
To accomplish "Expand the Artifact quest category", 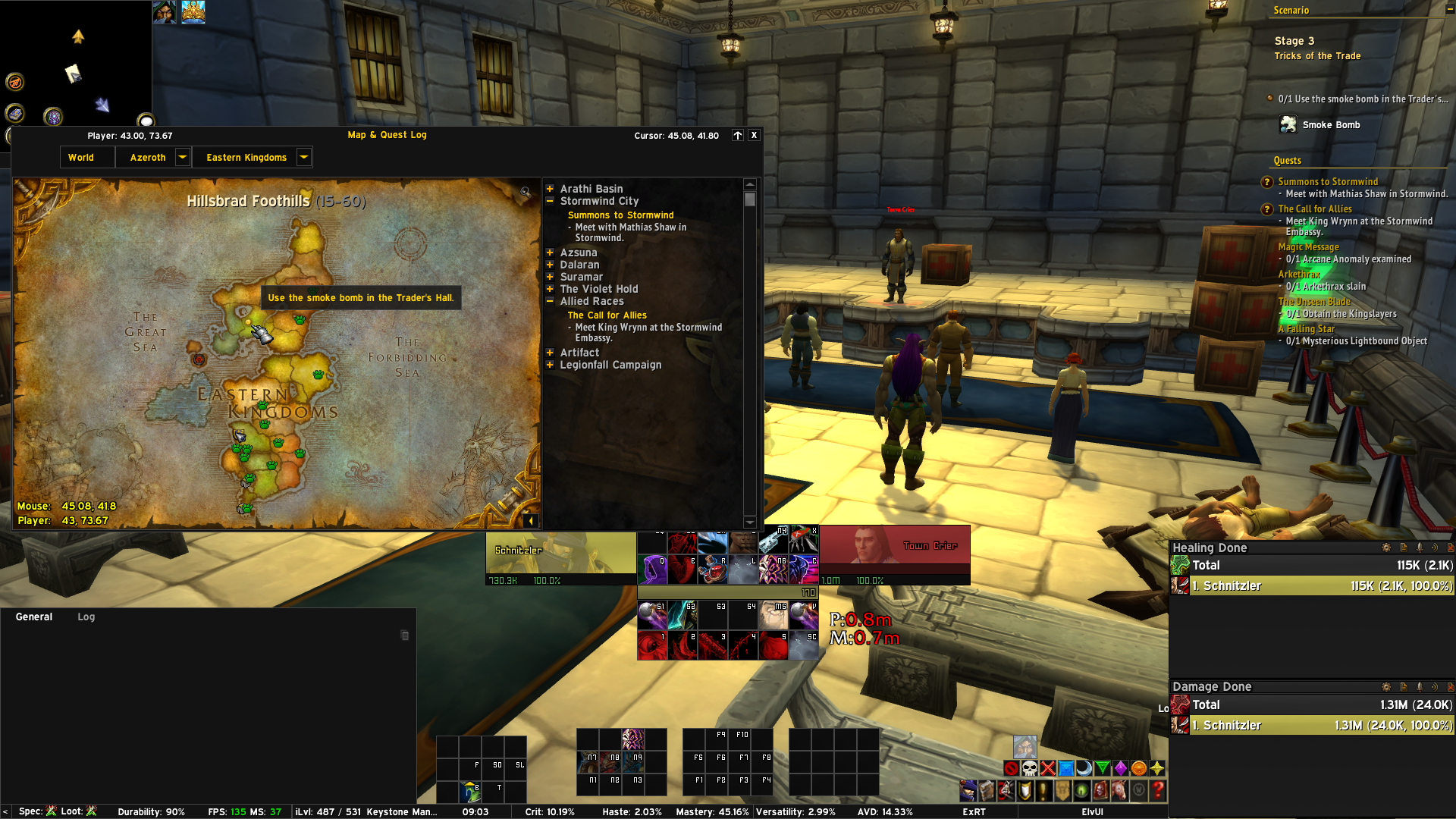I will coord(550,353).
